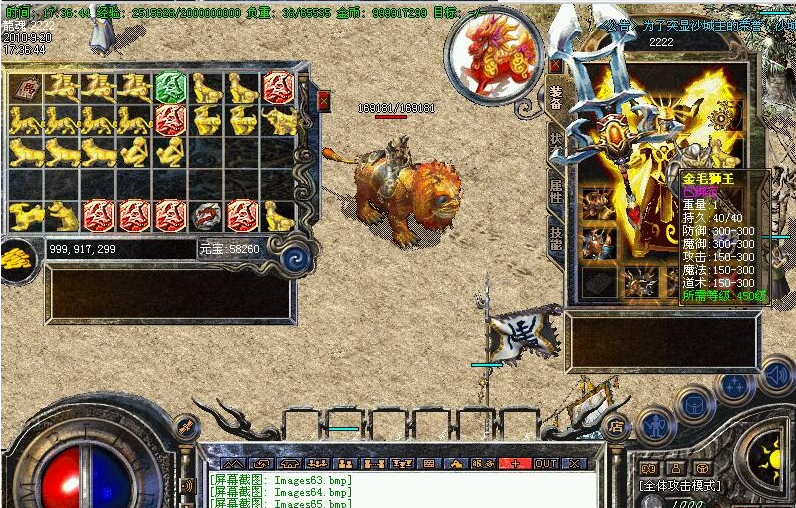Image resolution: width=796 pixels, height=508 pixels.
Task: Click the gold ingot pile icon
Action: (x=17, y=259)
